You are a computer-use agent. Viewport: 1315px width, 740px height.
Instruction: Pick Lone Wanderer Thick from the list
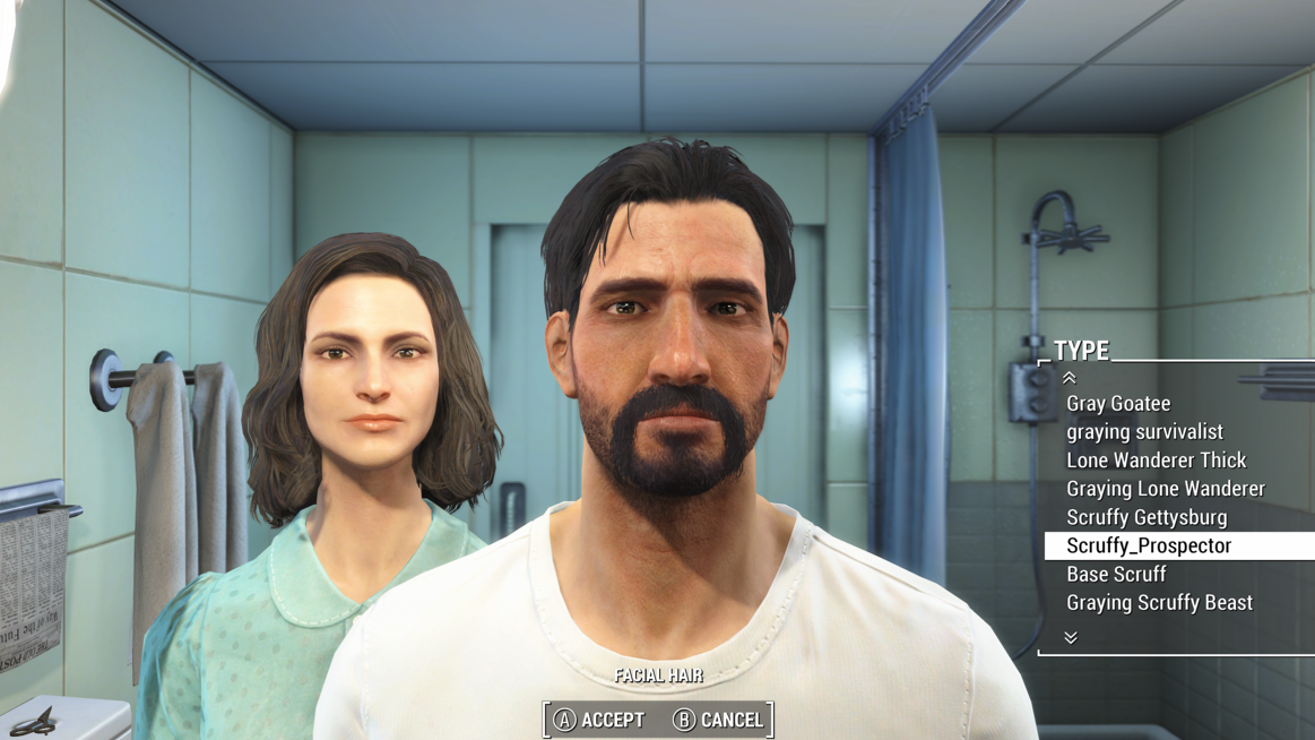1156,461
